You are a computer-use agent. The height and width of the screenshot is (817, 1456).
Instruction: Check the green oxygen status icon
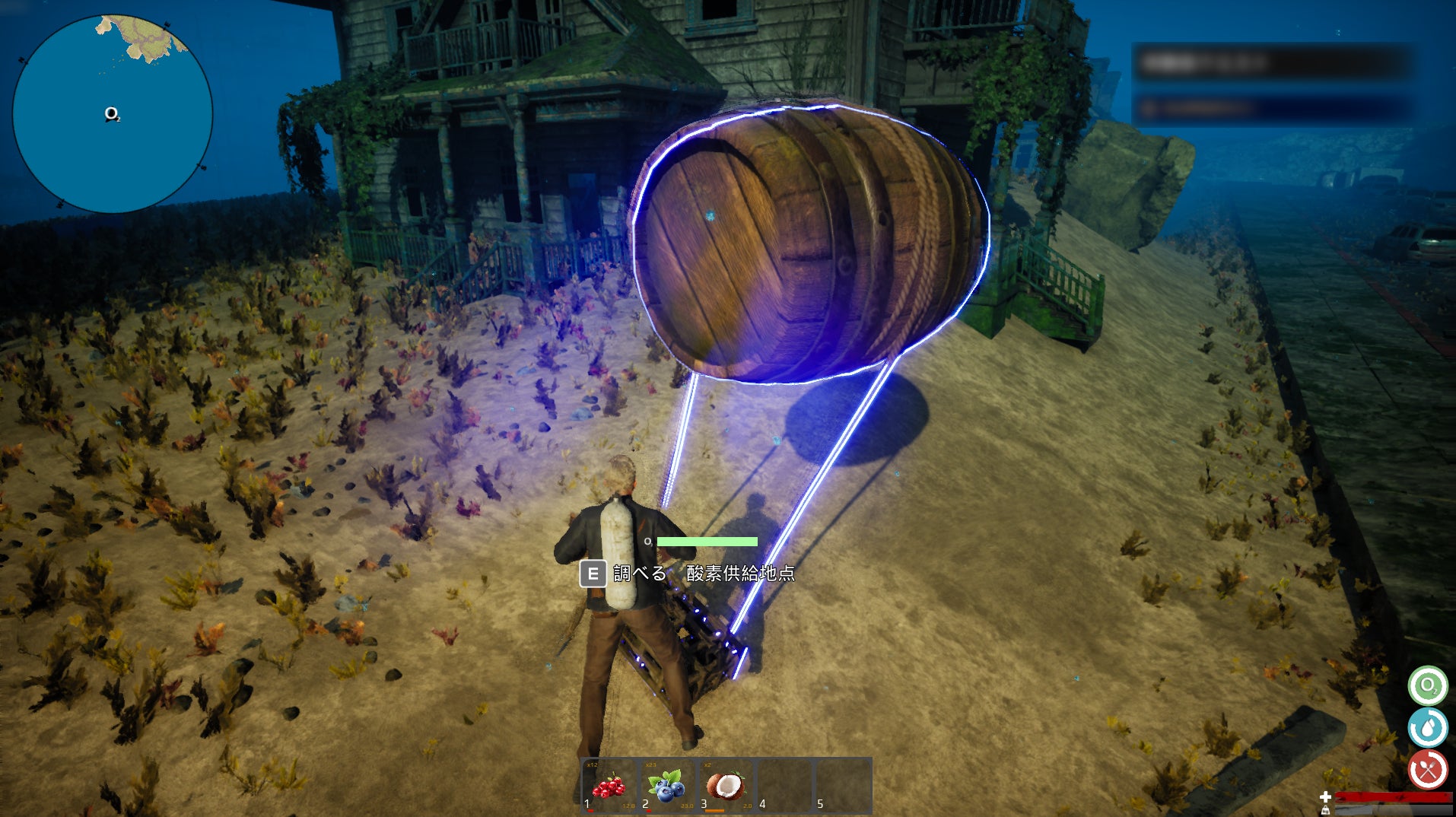(x=1427, y=686)
